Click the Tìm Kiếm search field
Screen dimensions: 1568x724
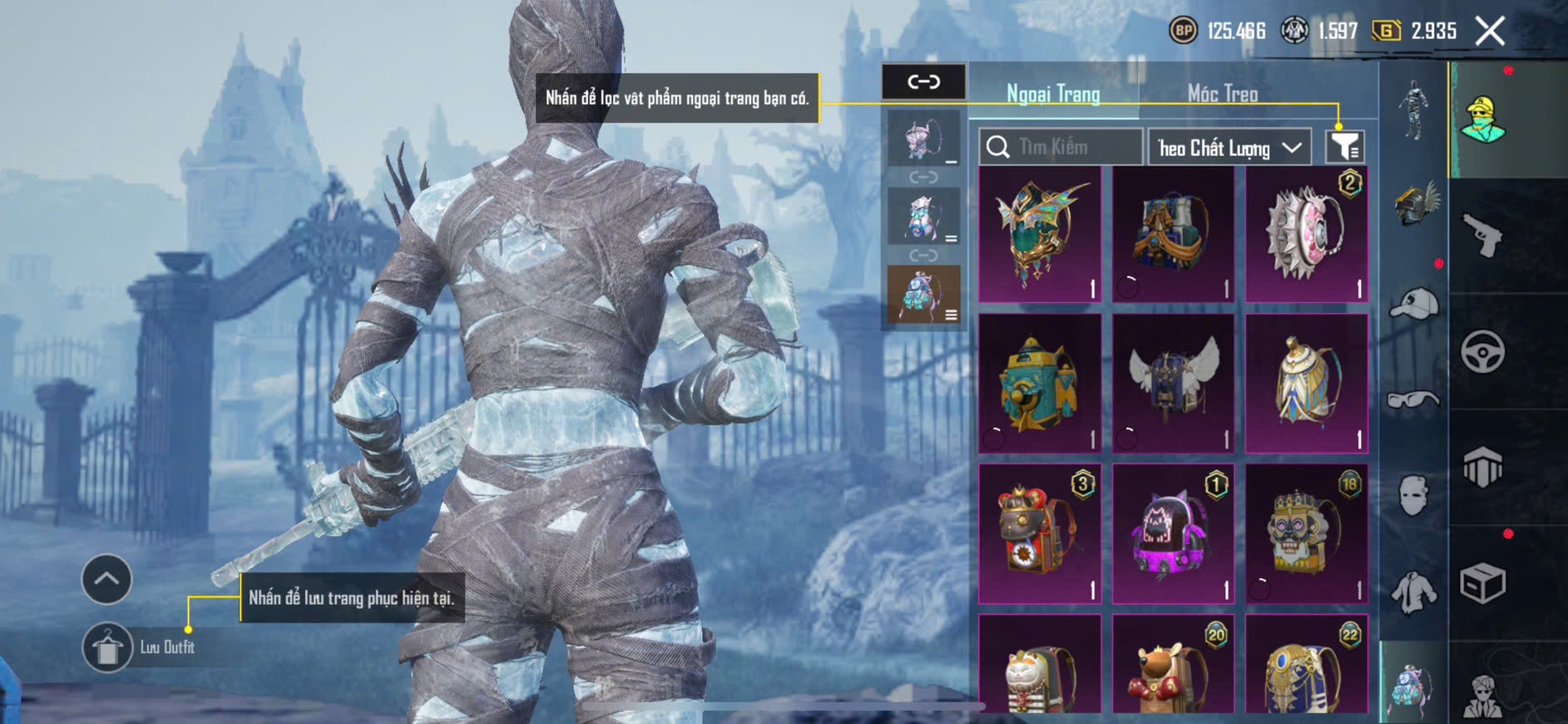(x=1061, y=147)
